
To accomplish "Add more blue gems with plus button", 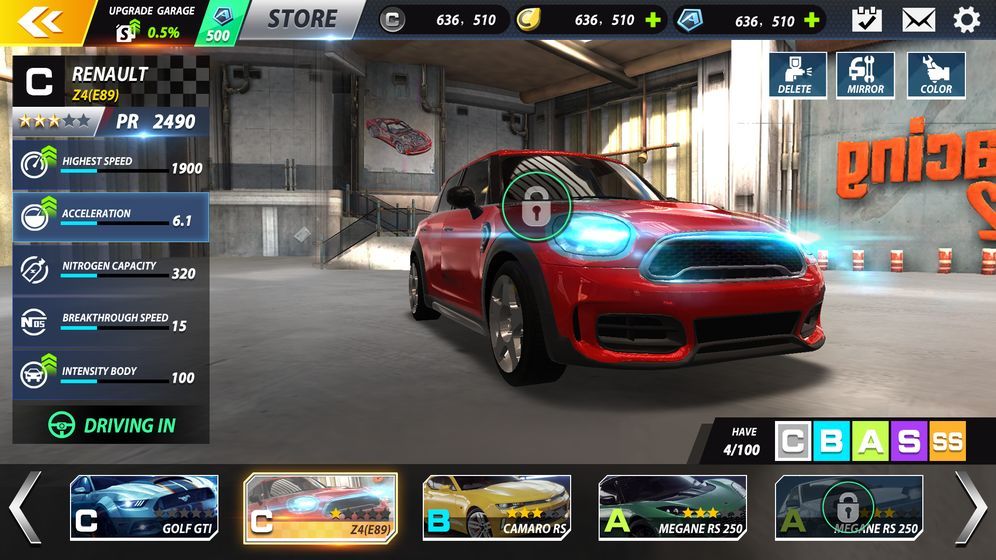I will click(x=812, y=20).
